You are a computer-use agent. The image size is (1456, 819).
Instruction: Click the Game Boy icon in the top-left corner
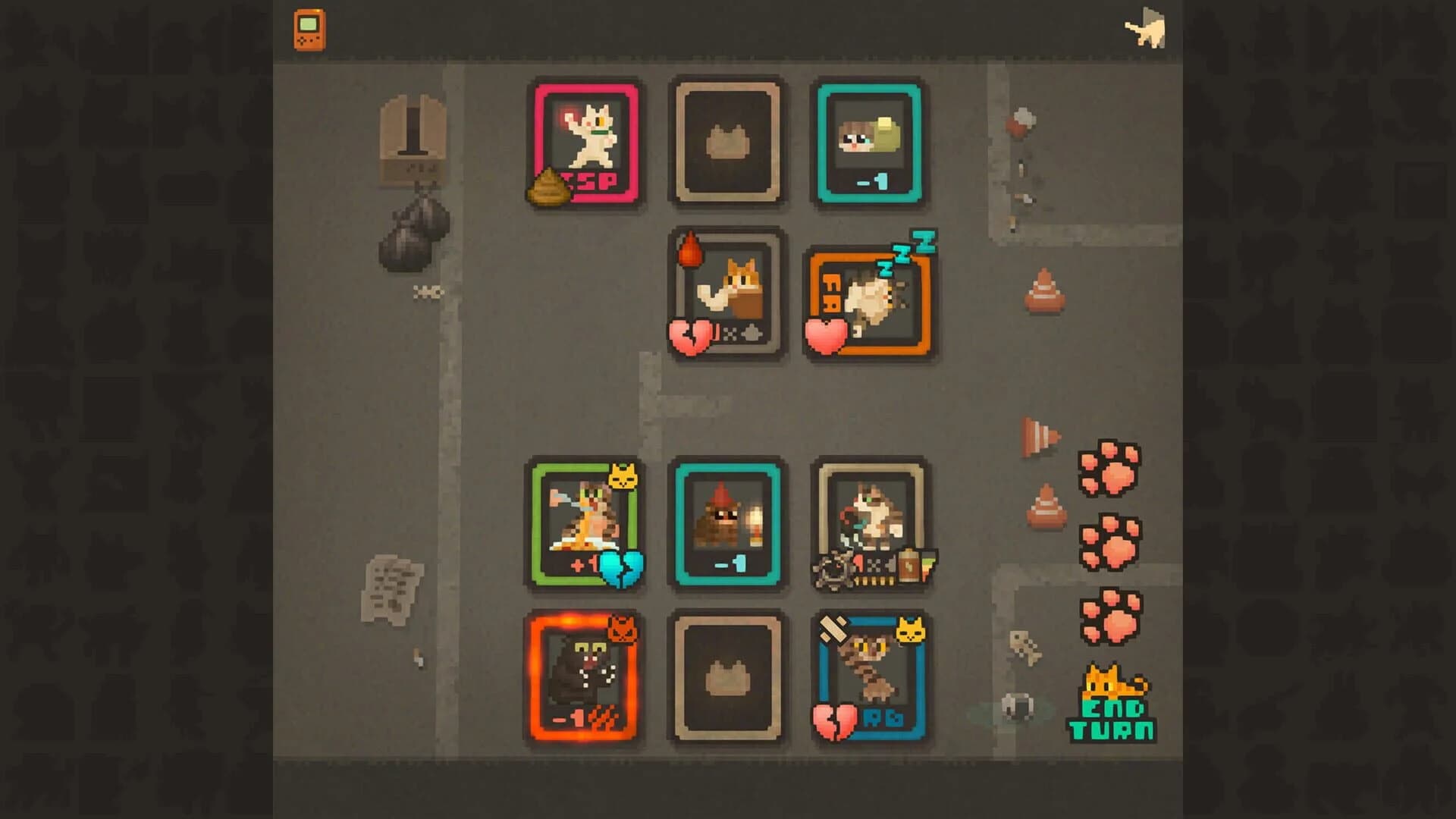pyautogui.click(x=309, y=29)
